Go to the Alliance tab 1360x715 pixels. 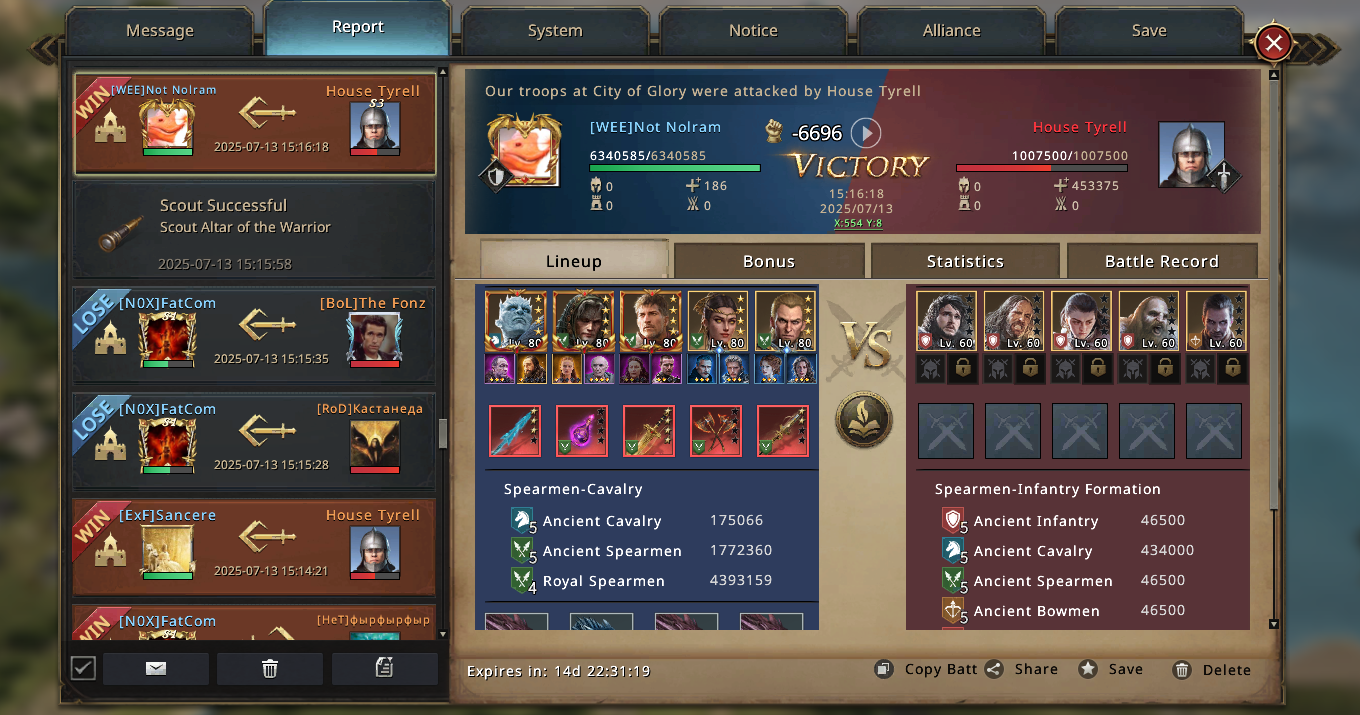951,31
